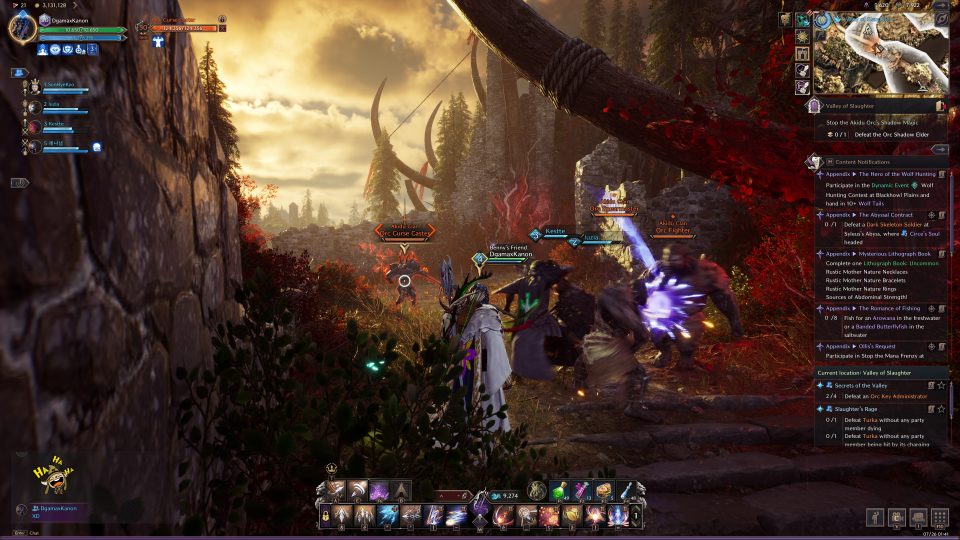Open The Romance of Fishing appendix quest
Viewport: 960px width, 540px height.
(880, 308)
